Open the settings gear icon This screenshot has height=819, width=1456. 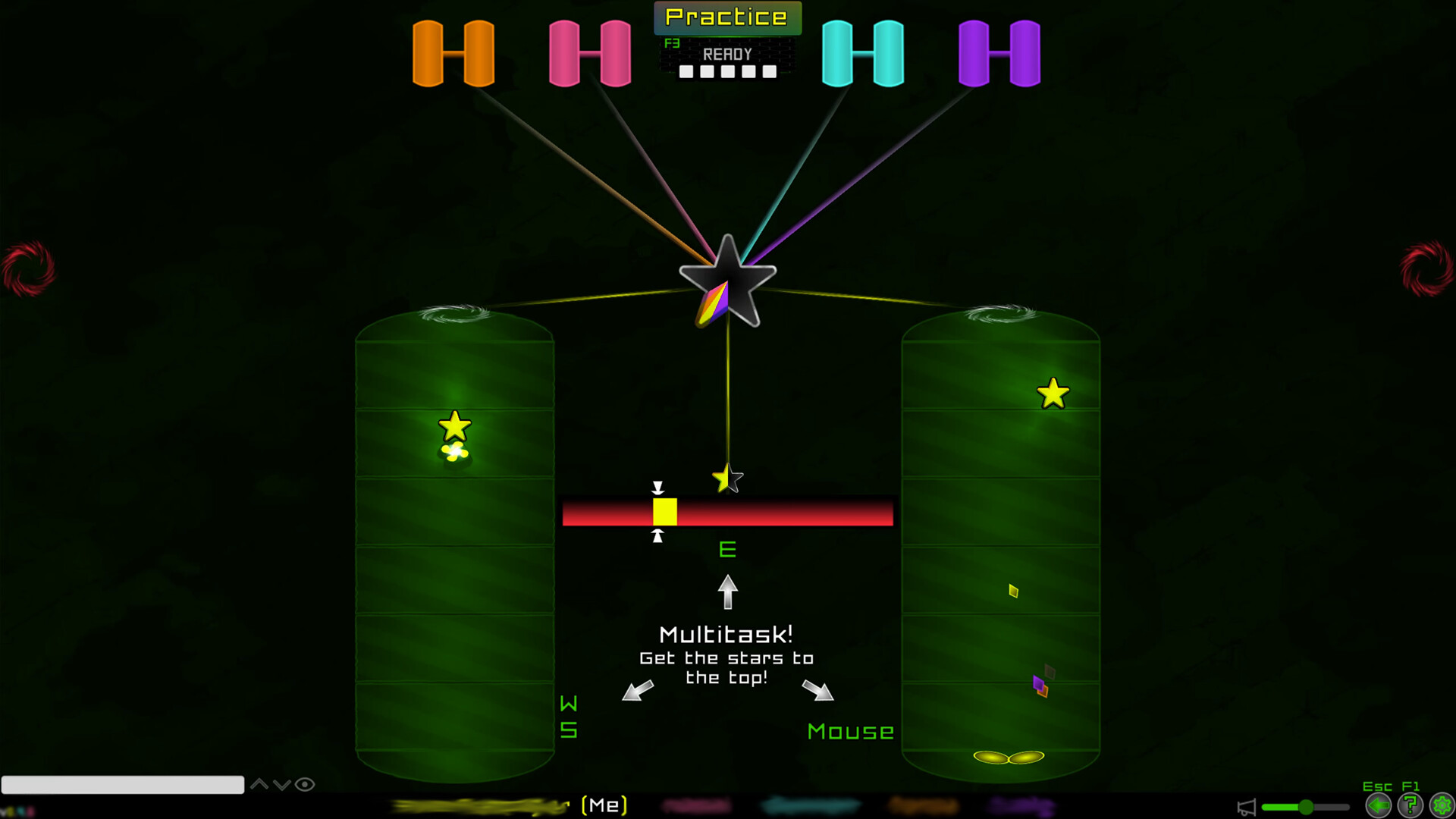point(1442,806)
